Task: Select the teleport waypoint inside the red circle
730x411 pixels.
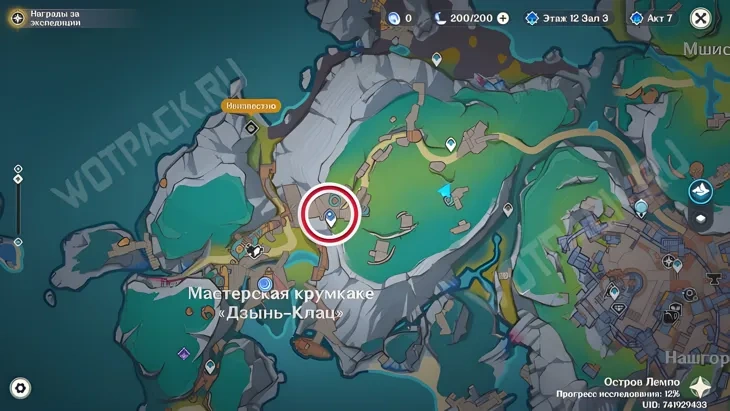Action: point(331,215)
